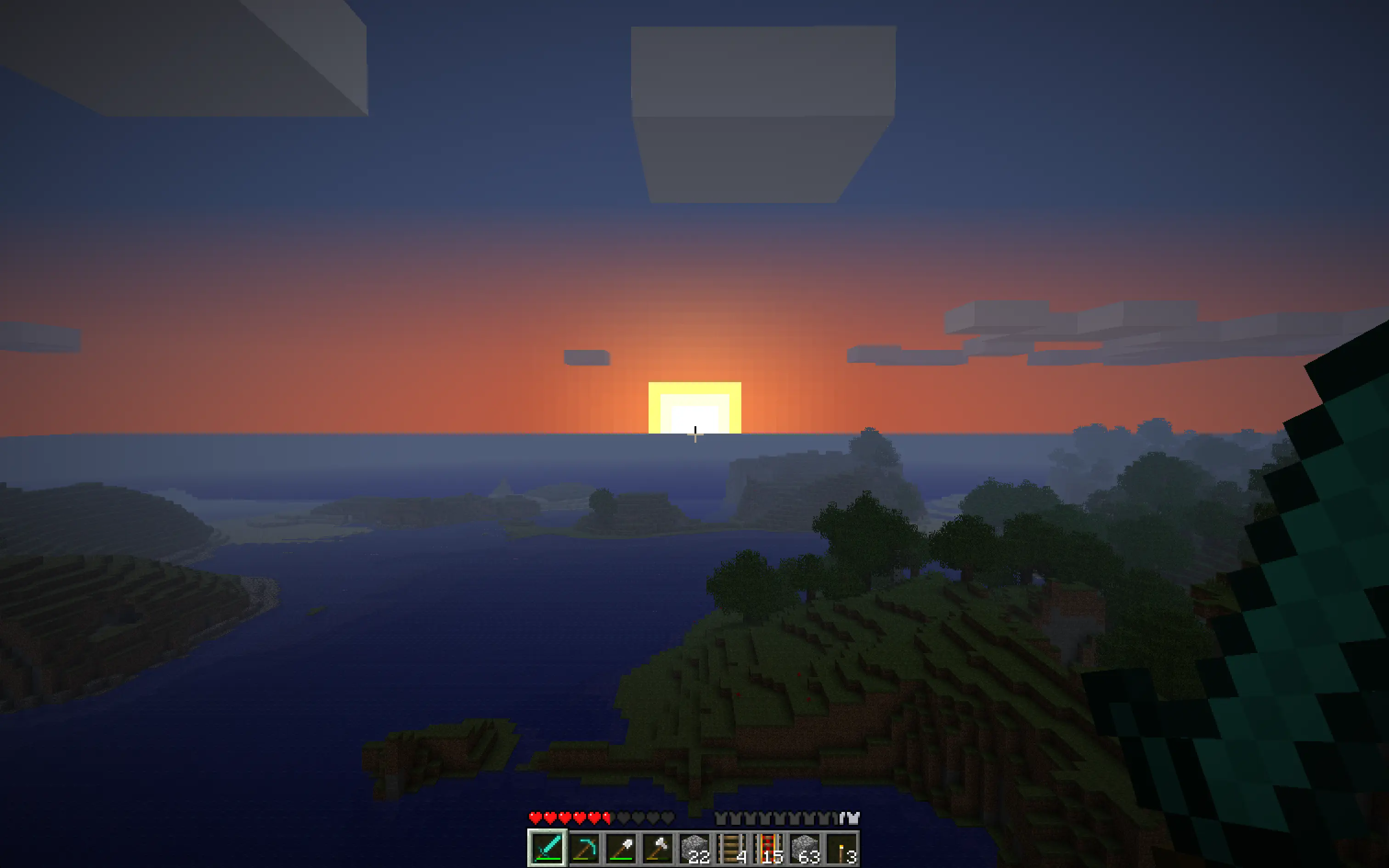This screenshot has width=1389, height=868.
Task: Click the half-filled red heart in the health bar
Action: [x=607, y=817]
